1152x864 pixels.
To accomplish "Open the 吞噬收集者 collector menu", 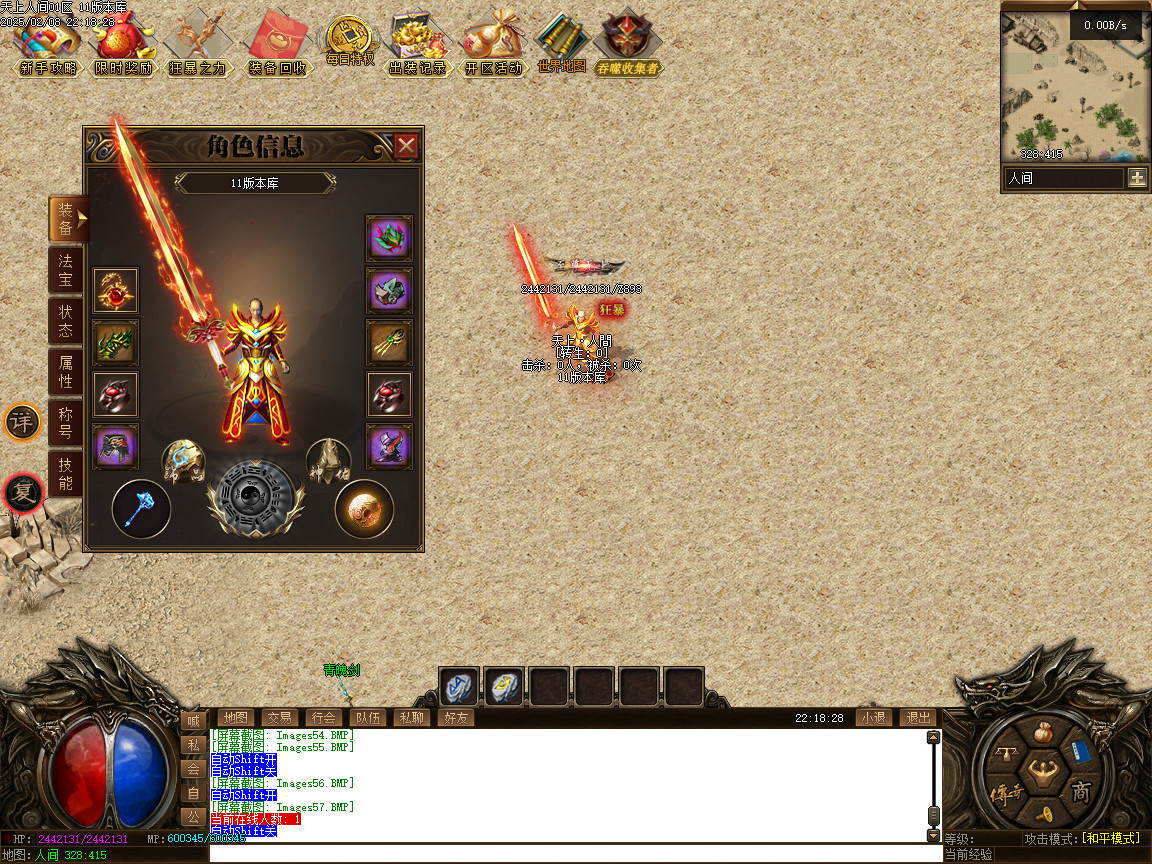I will click(x=628, y=44).
